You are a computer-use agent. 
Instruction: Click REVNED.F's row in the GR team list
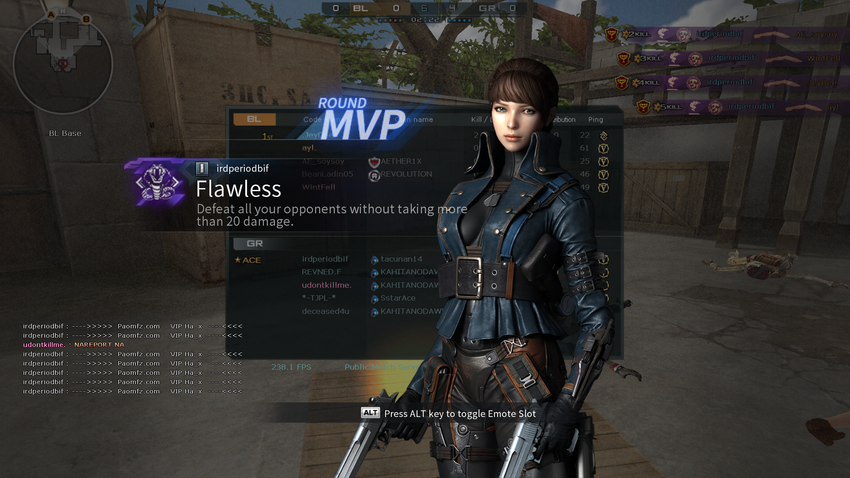(322, 272)
